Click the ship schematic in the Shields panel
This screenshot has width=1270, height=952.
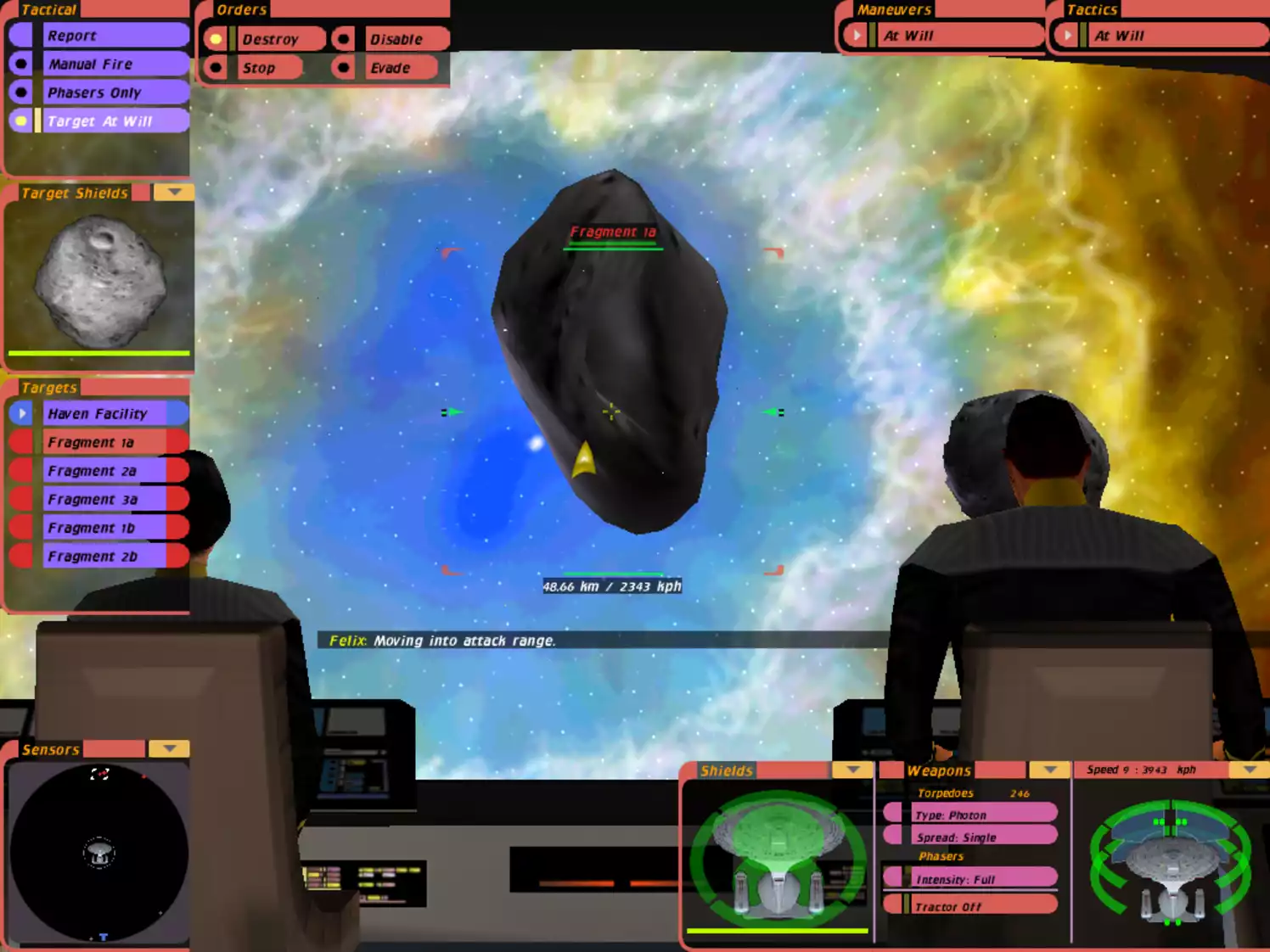pos(777,853)
